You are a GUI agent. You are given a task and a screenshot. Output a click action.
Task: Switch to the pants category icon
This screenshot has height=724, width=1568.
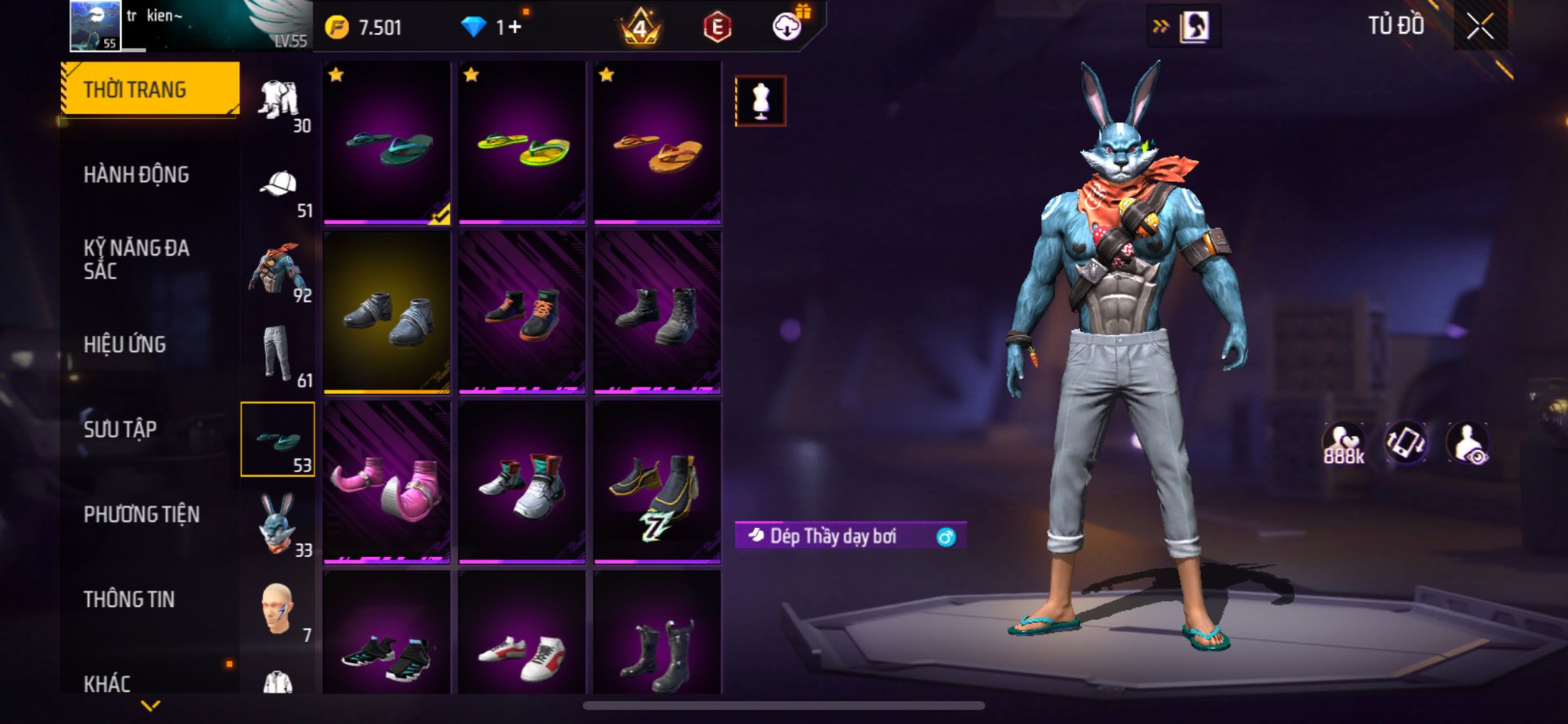click(277, 354)
